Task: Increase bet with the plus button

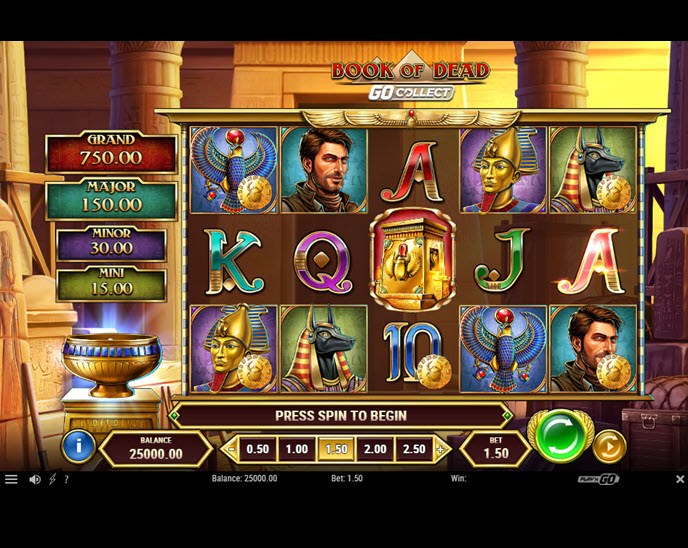Action: (x=439, y=450)
